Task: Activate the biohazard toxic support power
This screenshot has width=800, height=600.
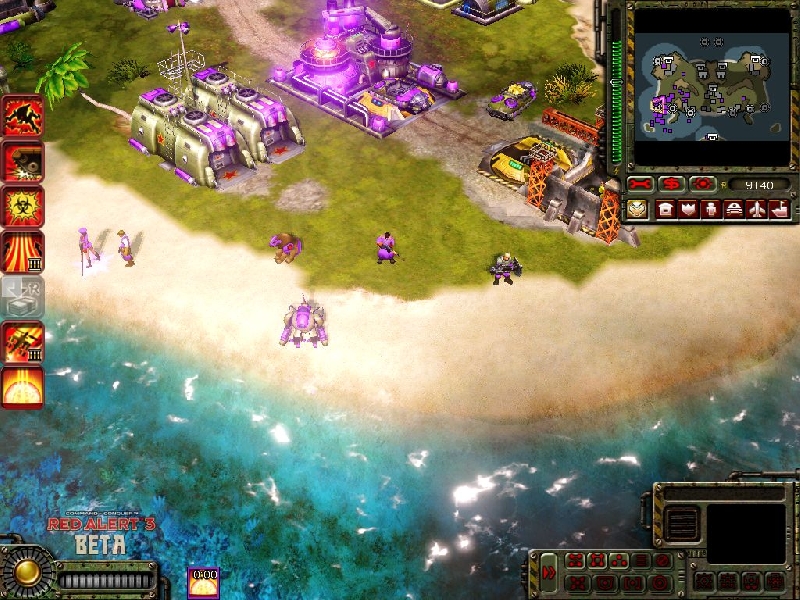Action: pos(22,205)
